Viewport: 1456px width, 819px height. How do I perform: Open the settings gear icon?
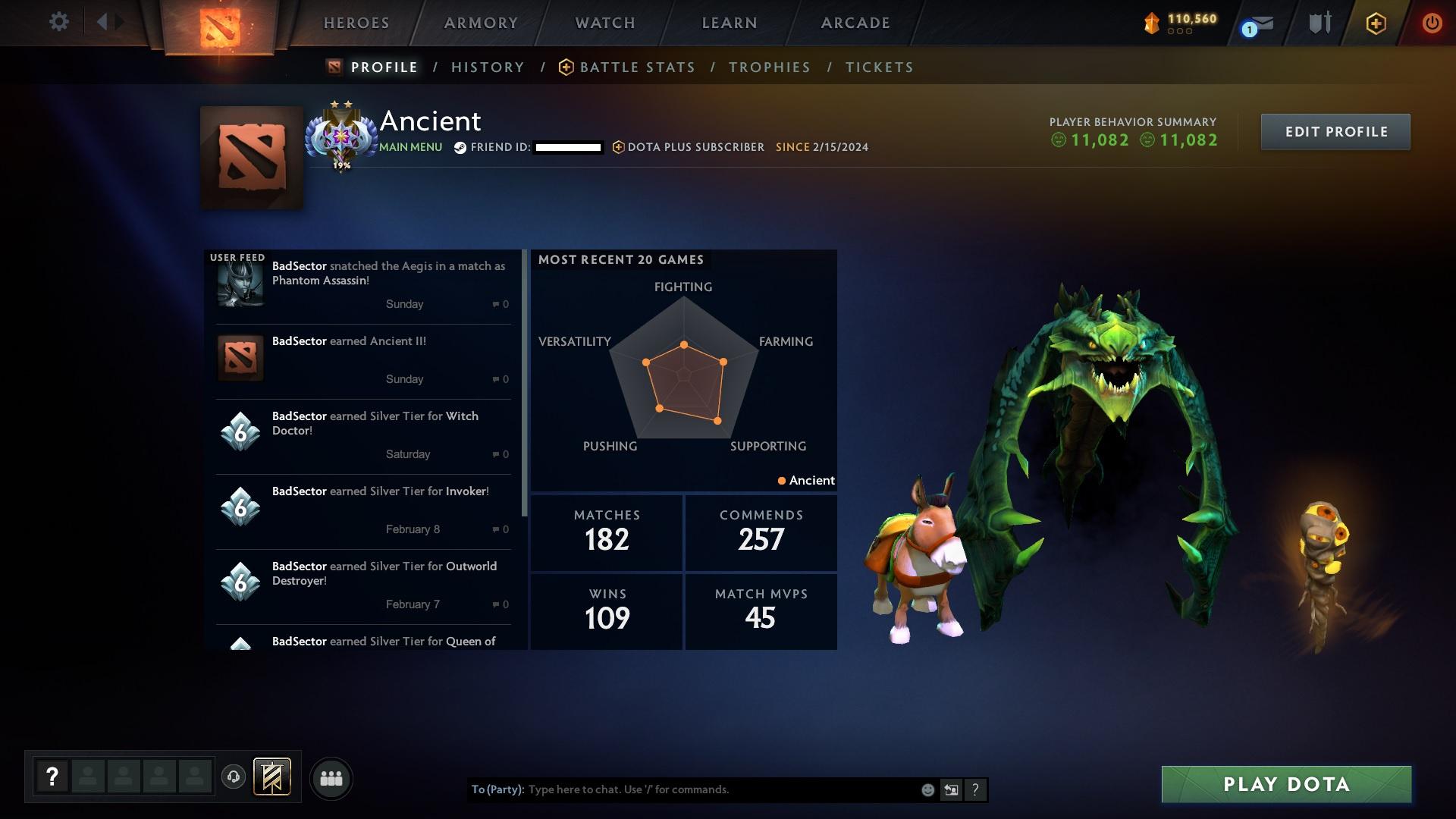click(x=59, y=22)
